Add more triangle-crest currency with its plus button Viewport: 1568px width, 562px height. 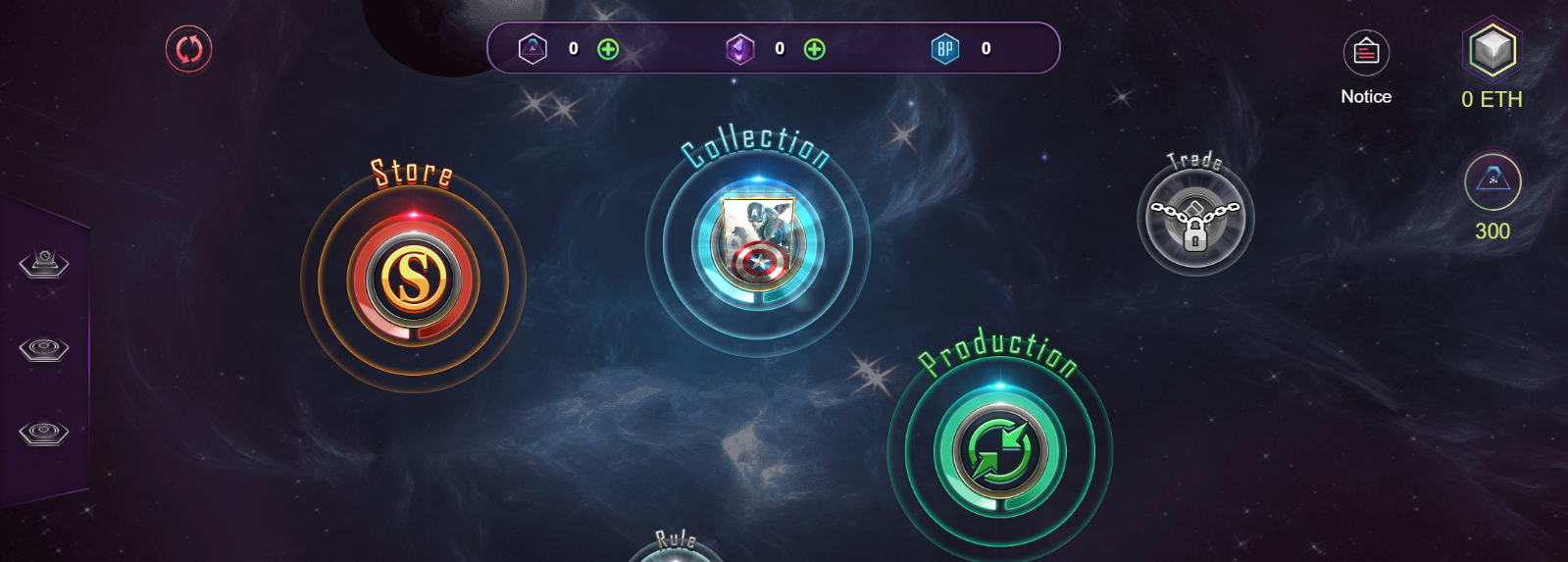(x=608, y=49)
